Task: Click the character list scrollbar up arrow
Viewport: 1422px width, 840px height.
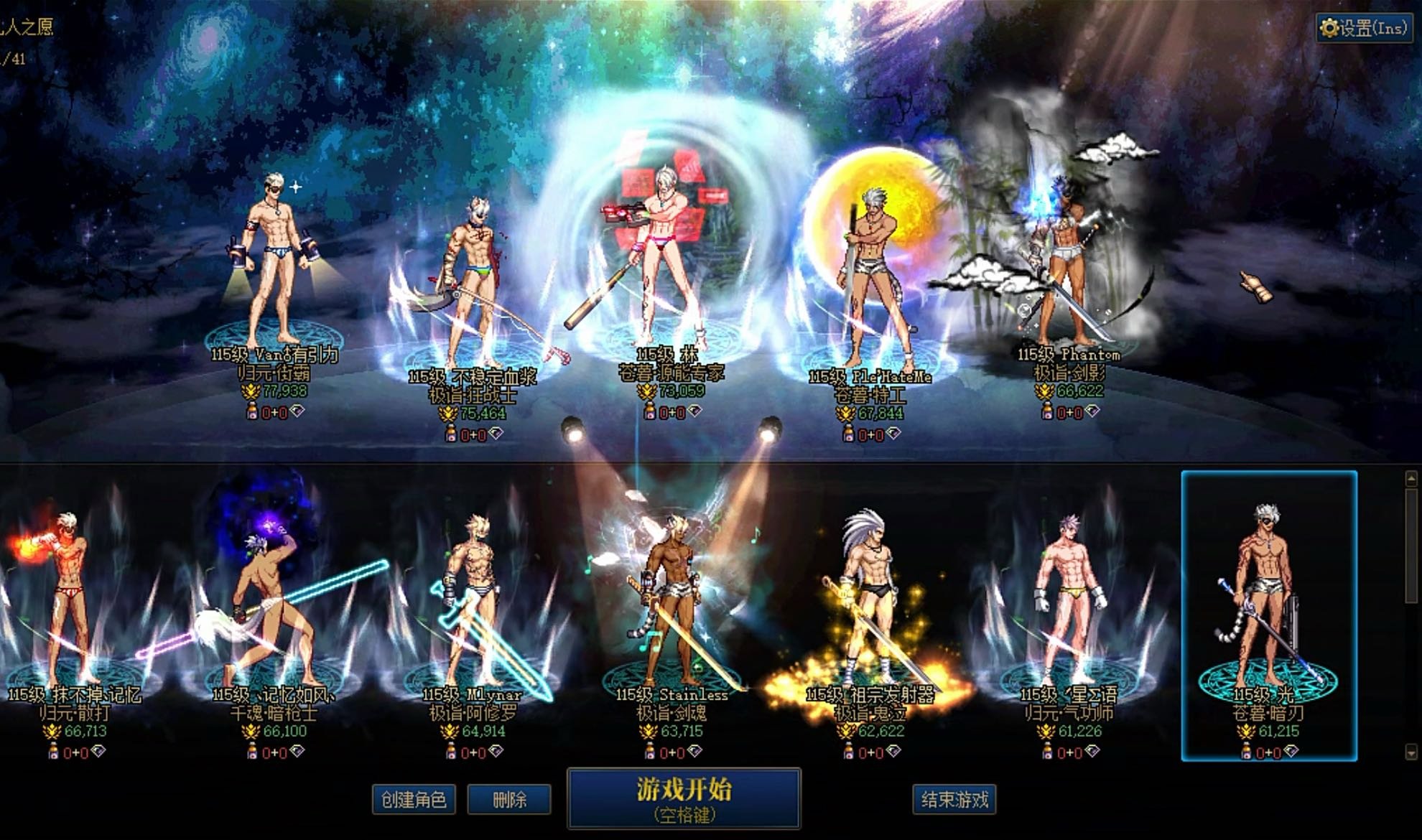Action: tap(1411, 478)
